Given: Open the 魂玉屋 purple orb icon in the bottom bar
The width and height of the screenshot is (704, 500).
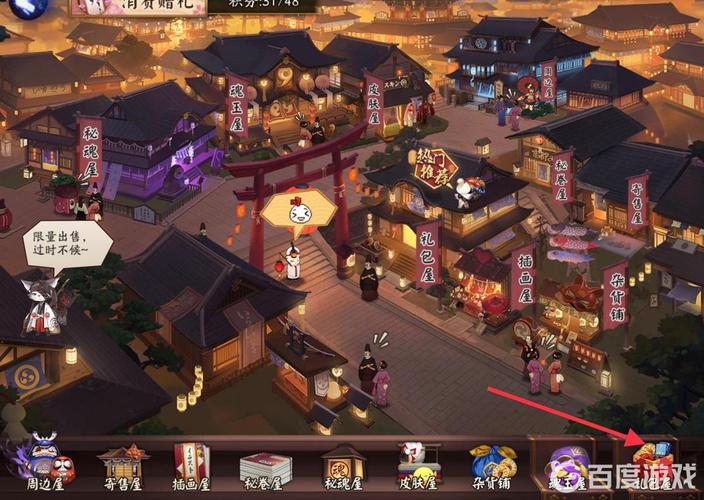Looking at the screenshot, I should (x=567, y=465).
